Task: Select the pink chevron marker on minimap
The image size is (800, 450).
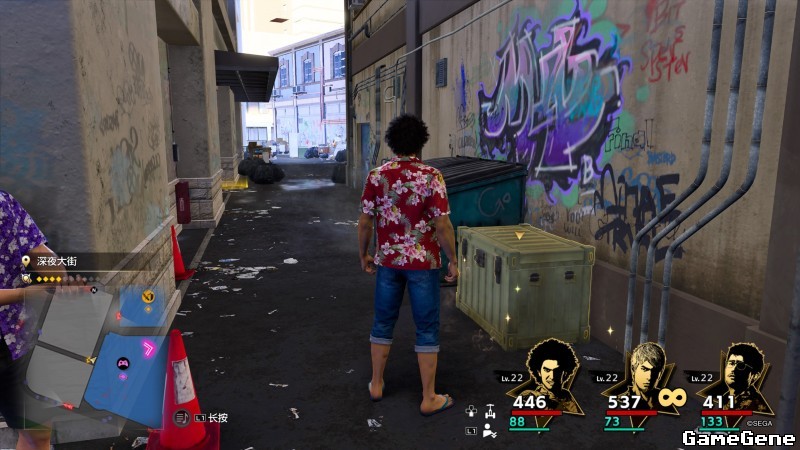Action: tap(150, 348)
